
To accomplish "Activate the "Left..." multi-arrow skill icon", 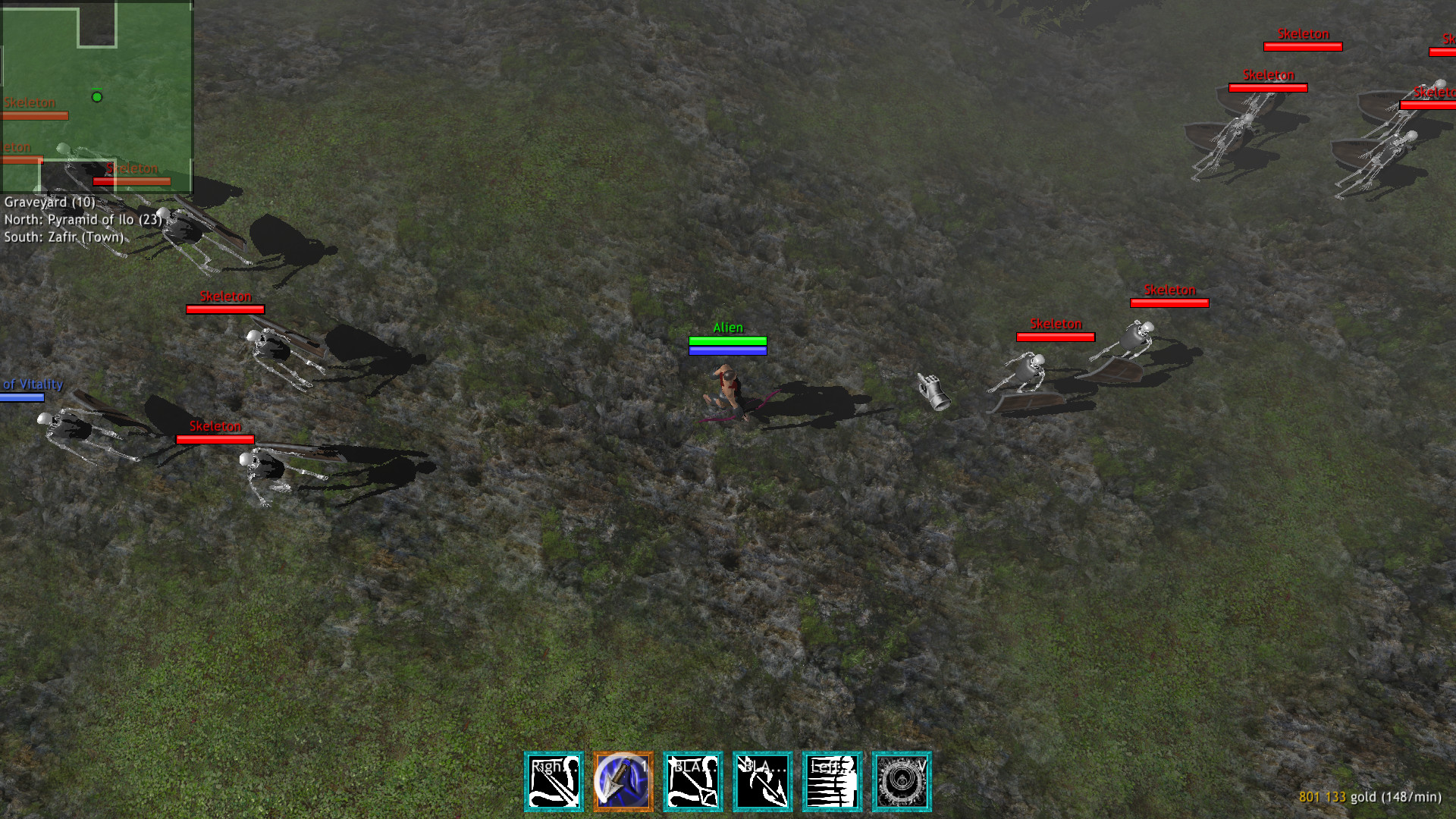I will (x=832, y=781).
